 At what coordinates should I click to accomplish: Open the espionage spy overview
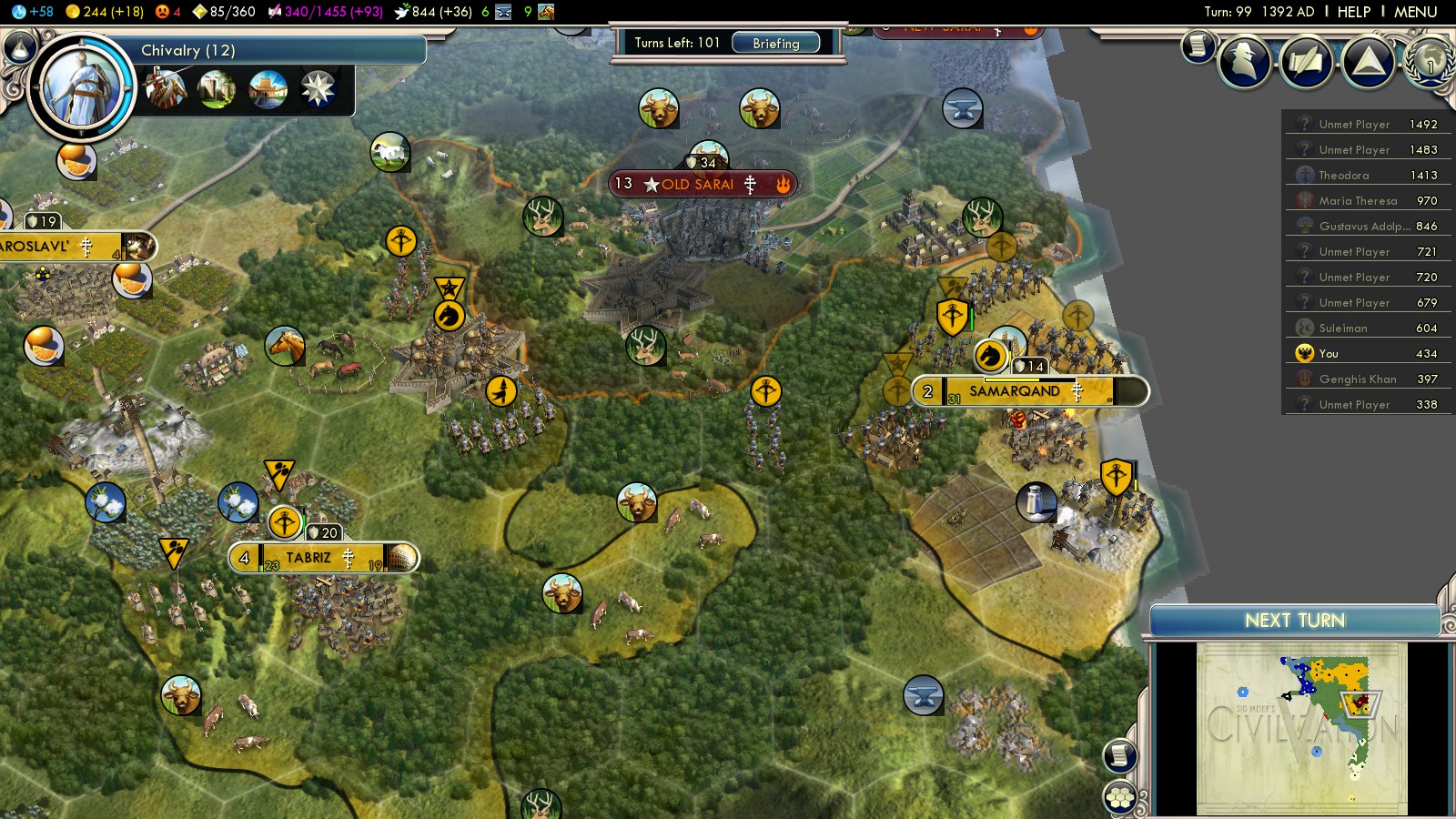point(1243,62)
